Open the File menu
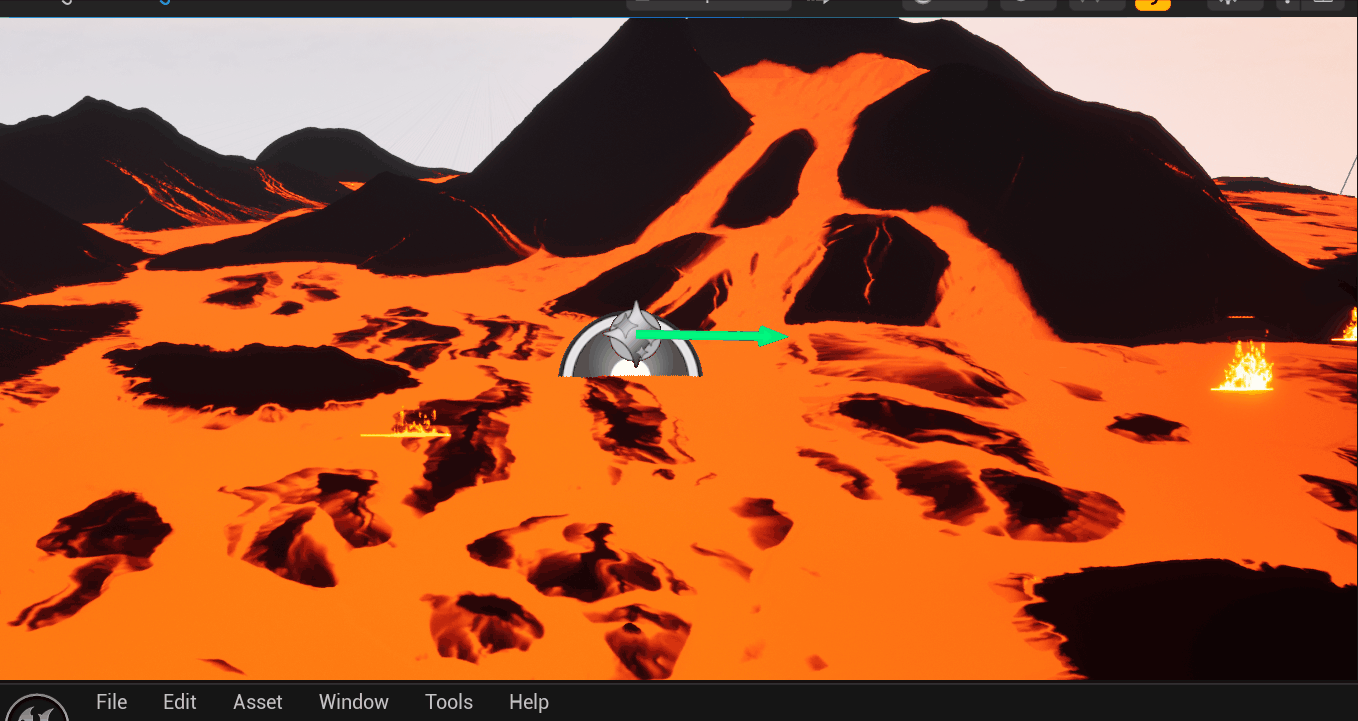 pos(111,702)
